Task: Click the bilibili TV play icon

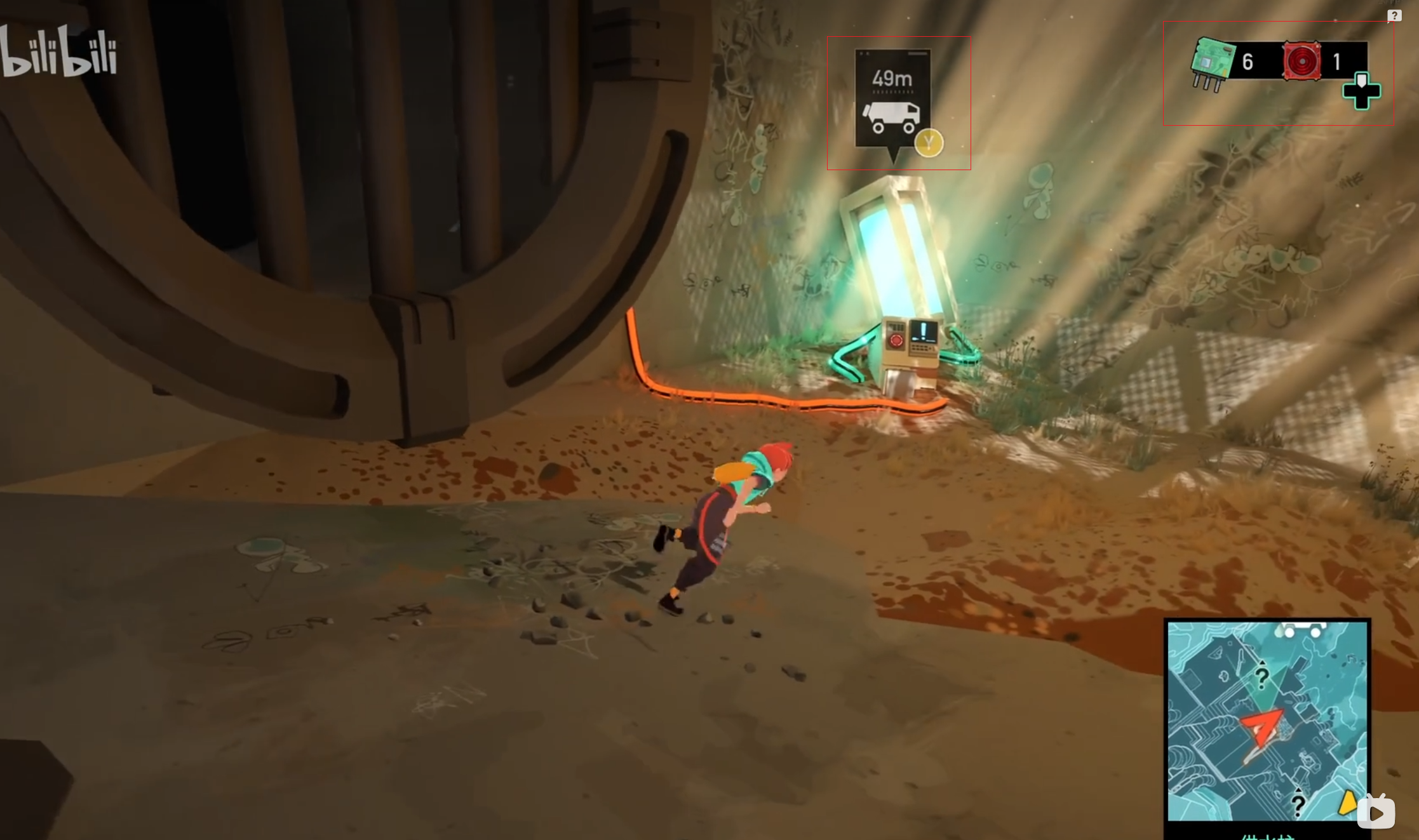Action: tap(1376, 812)
